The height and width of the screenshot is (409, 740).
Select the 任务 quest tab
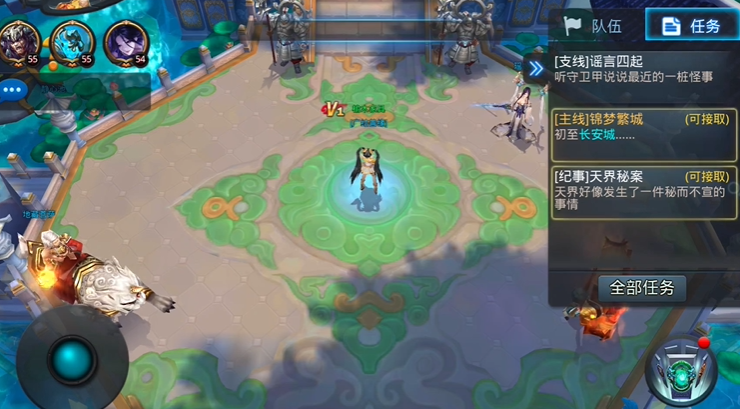tap(691, 25)
